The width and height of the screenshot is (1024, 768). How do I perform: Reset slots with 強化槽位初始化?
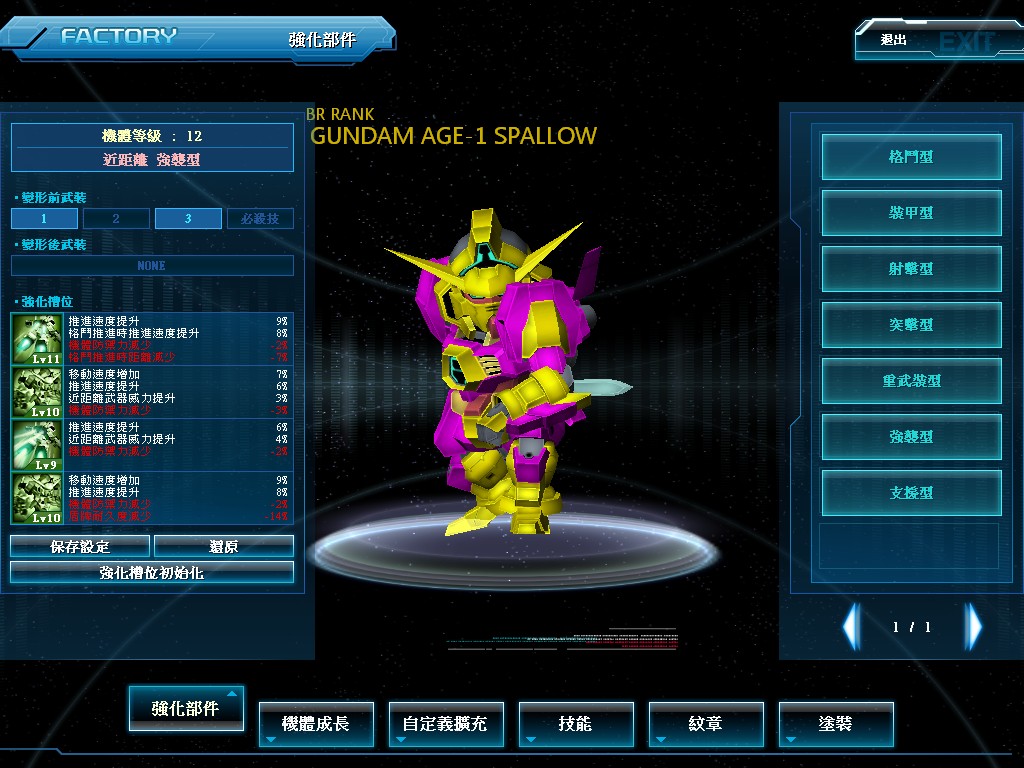click(x=152, y=572)
